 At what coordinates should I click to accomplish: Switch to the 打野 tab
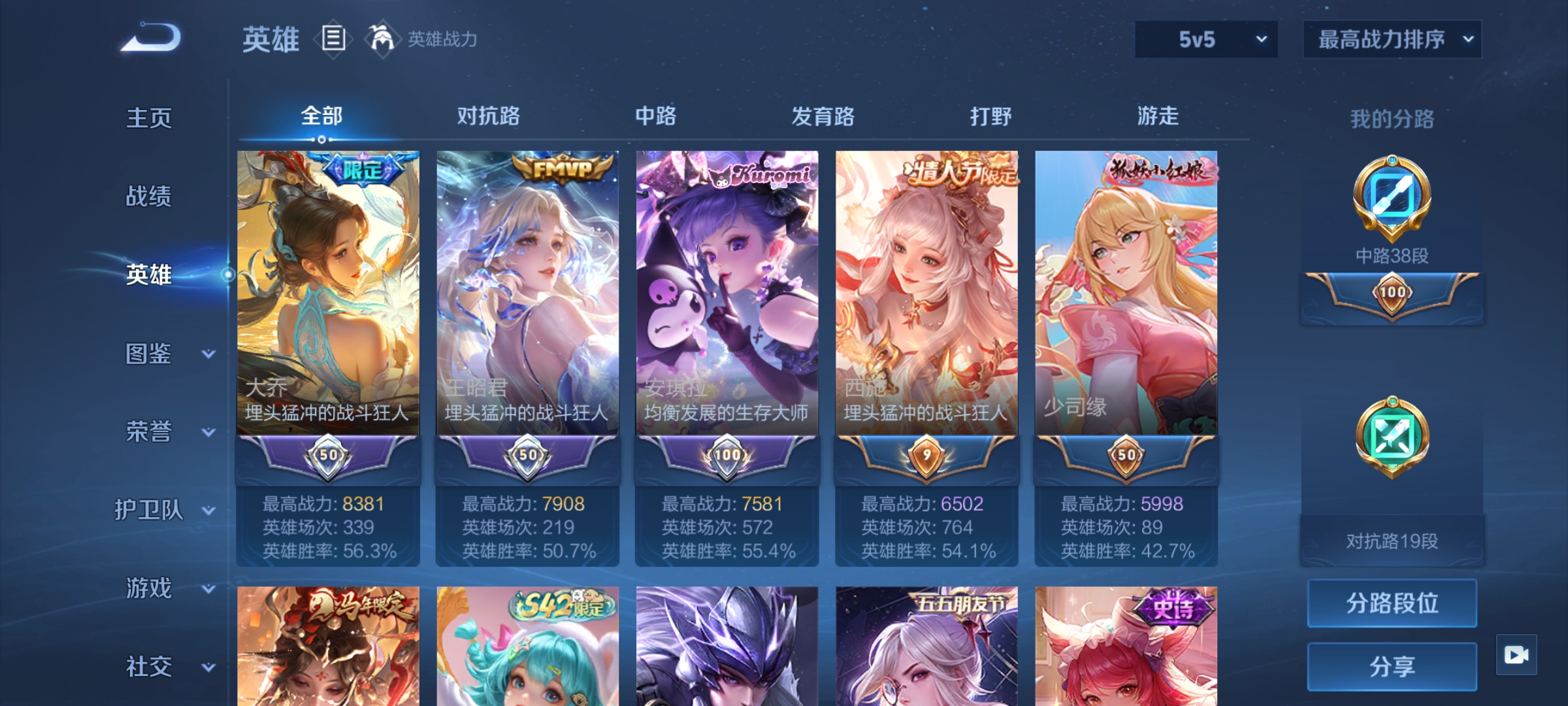[990, 116]
